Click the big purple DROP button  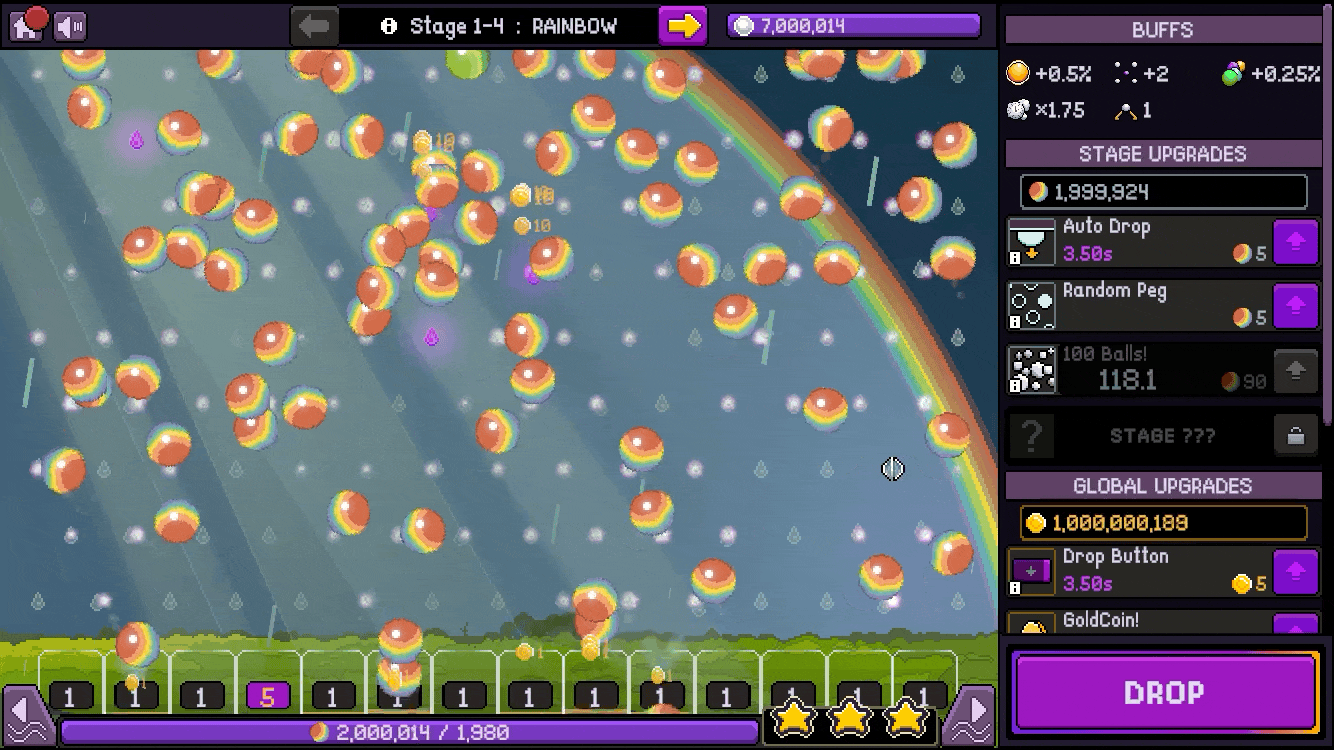[x=1165, y=692]
